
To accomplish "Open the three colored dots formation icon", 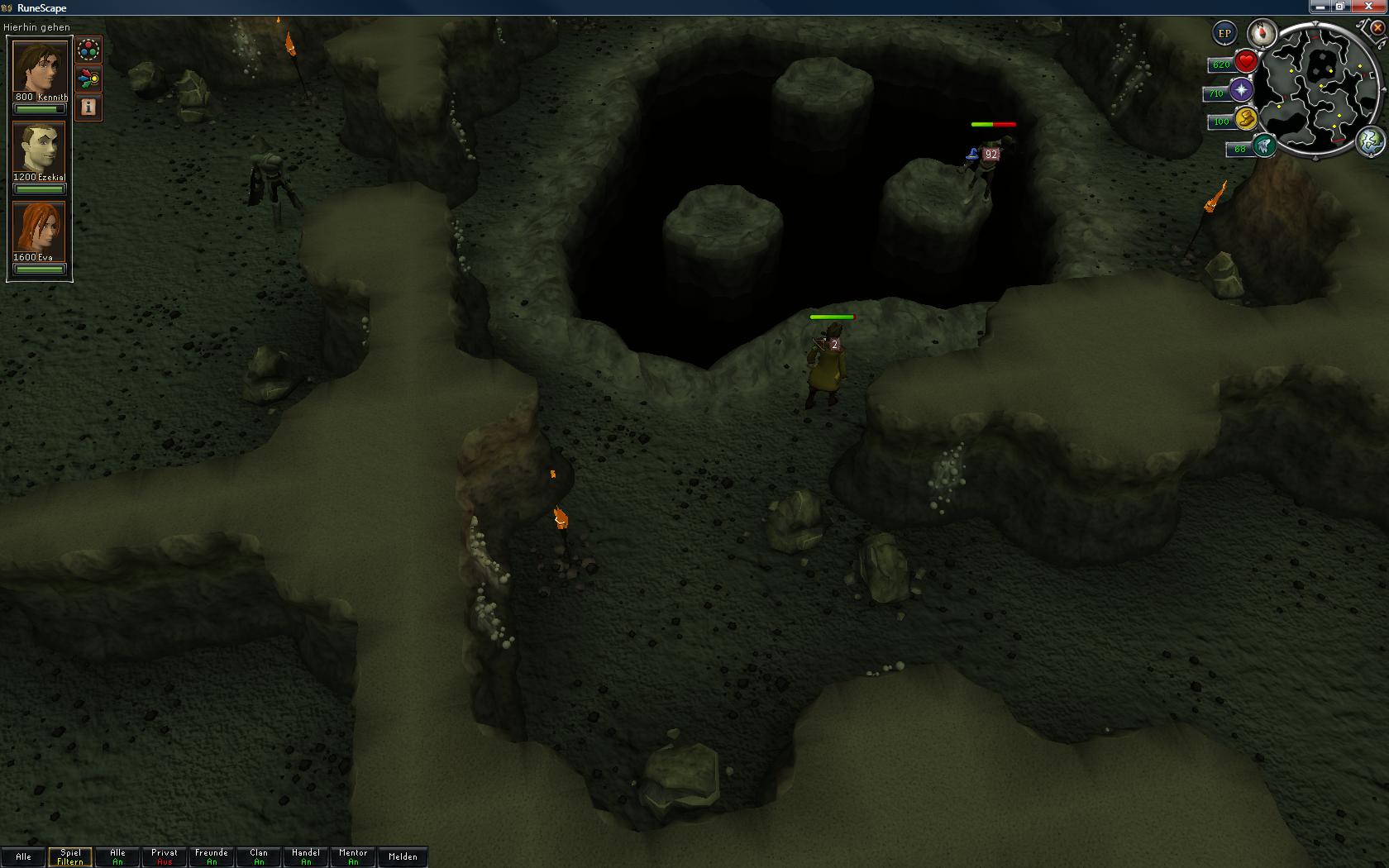I will tap(88, 50).
